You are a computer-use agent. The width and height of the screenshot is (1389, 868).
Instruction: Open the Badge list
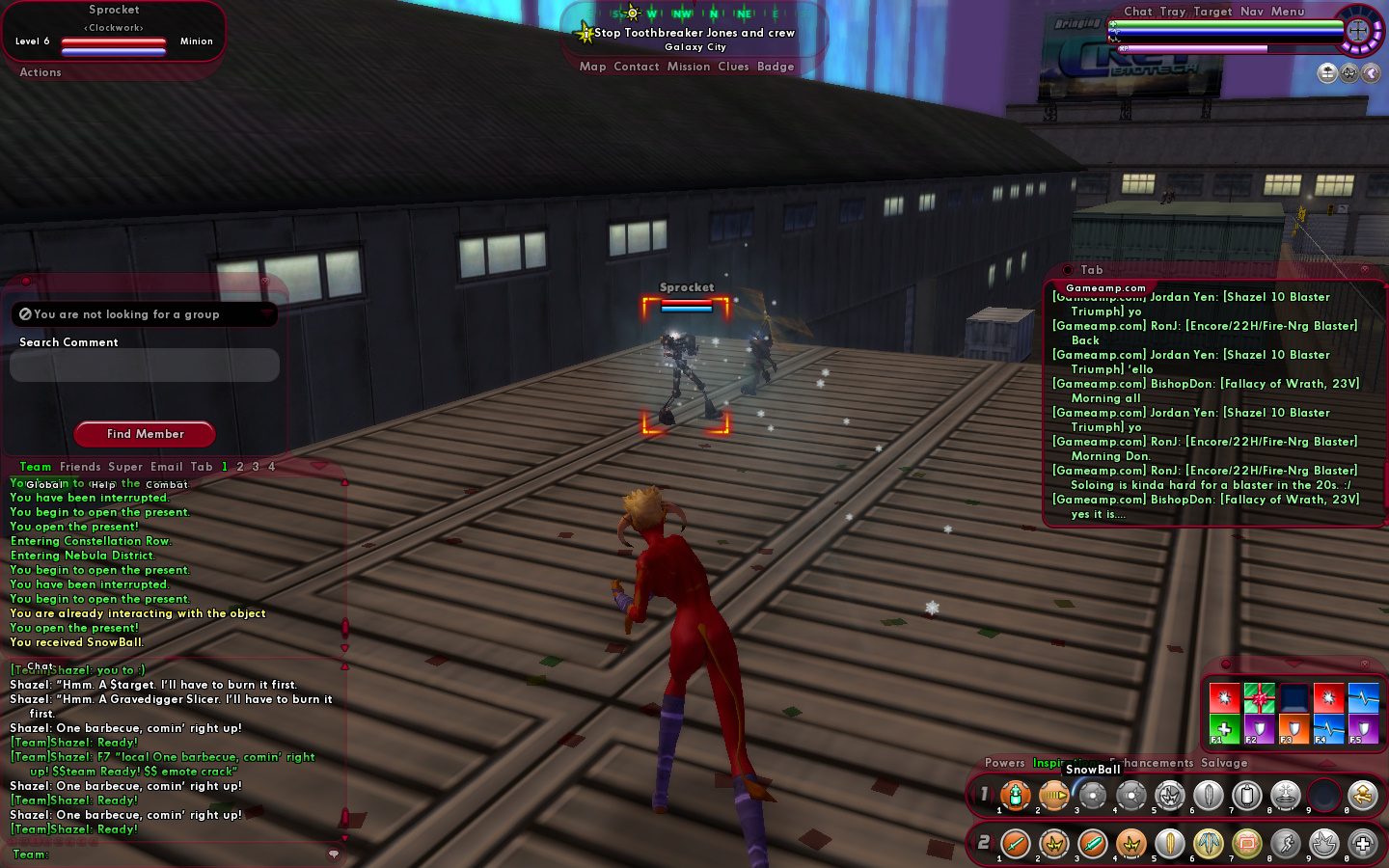tap(776, 67)
